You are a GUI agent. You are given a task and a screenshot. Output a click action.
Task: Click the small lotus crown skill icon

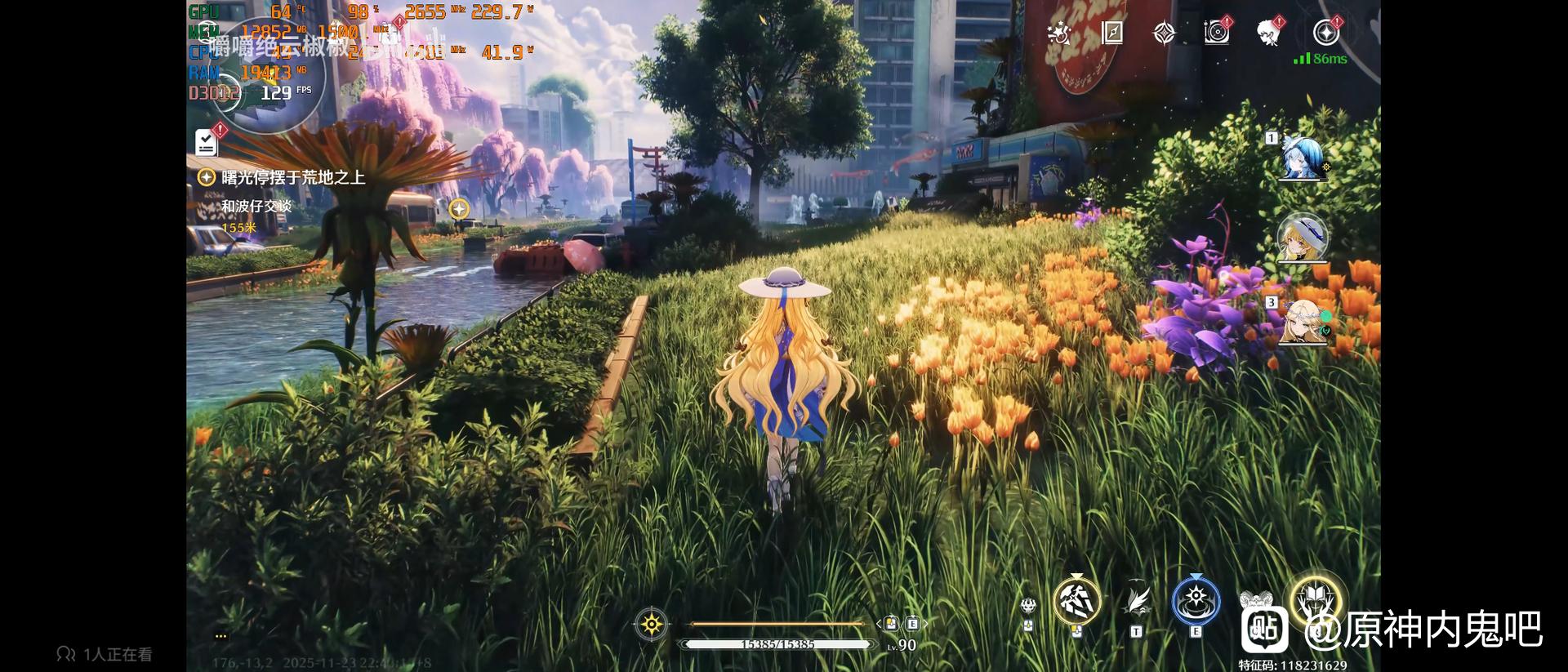[1028, 606]
